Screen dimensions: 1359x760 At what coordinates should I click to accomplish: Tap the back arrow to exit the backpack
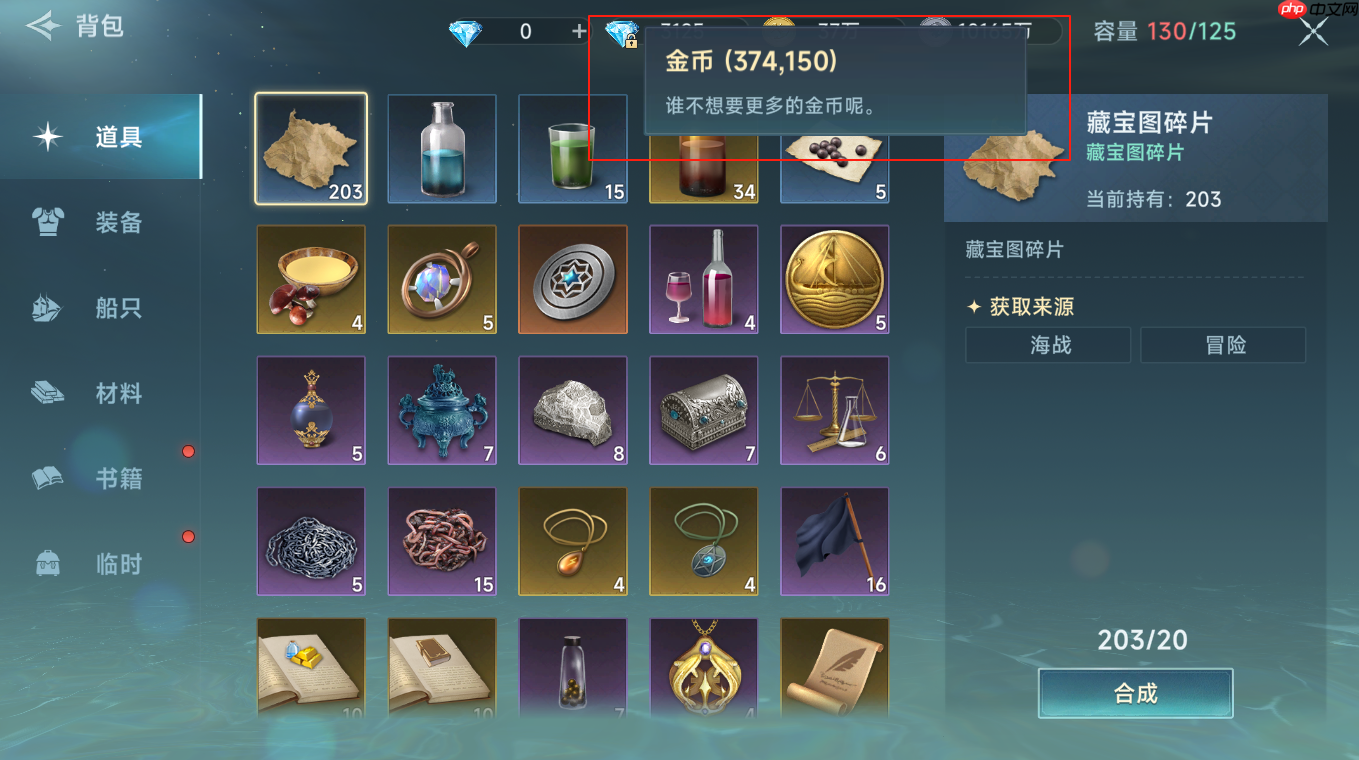tap(42, 27)
